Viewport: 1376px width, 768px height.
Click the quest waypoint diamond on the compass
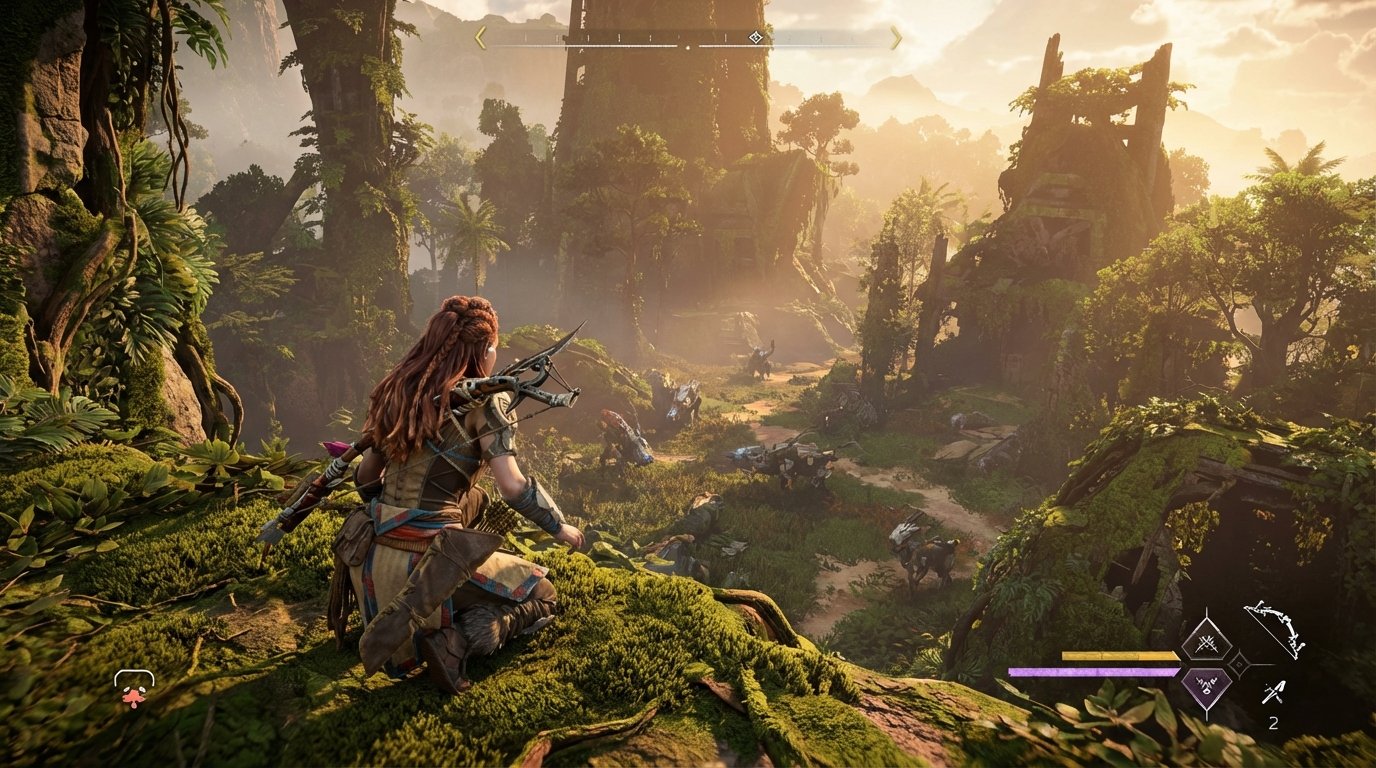pyautogui.click(x=756, y=38)
